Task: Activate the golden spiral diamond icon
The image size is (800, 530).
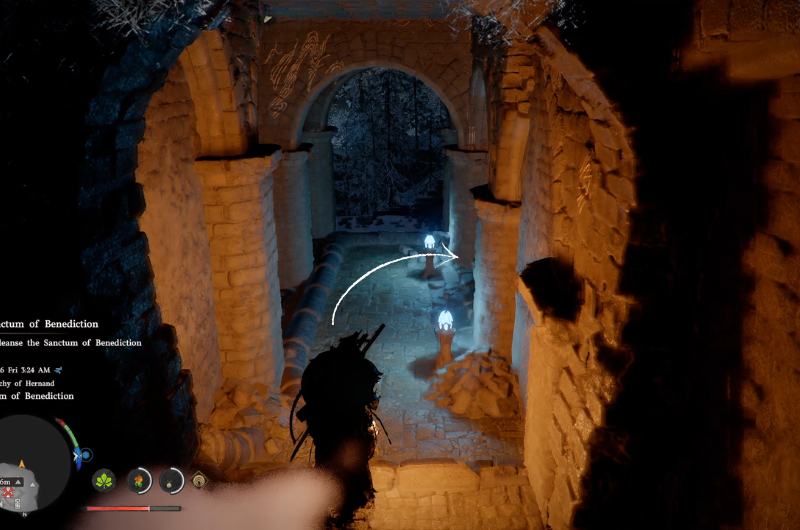Action: pyautogui.click(x=201, y=481)
